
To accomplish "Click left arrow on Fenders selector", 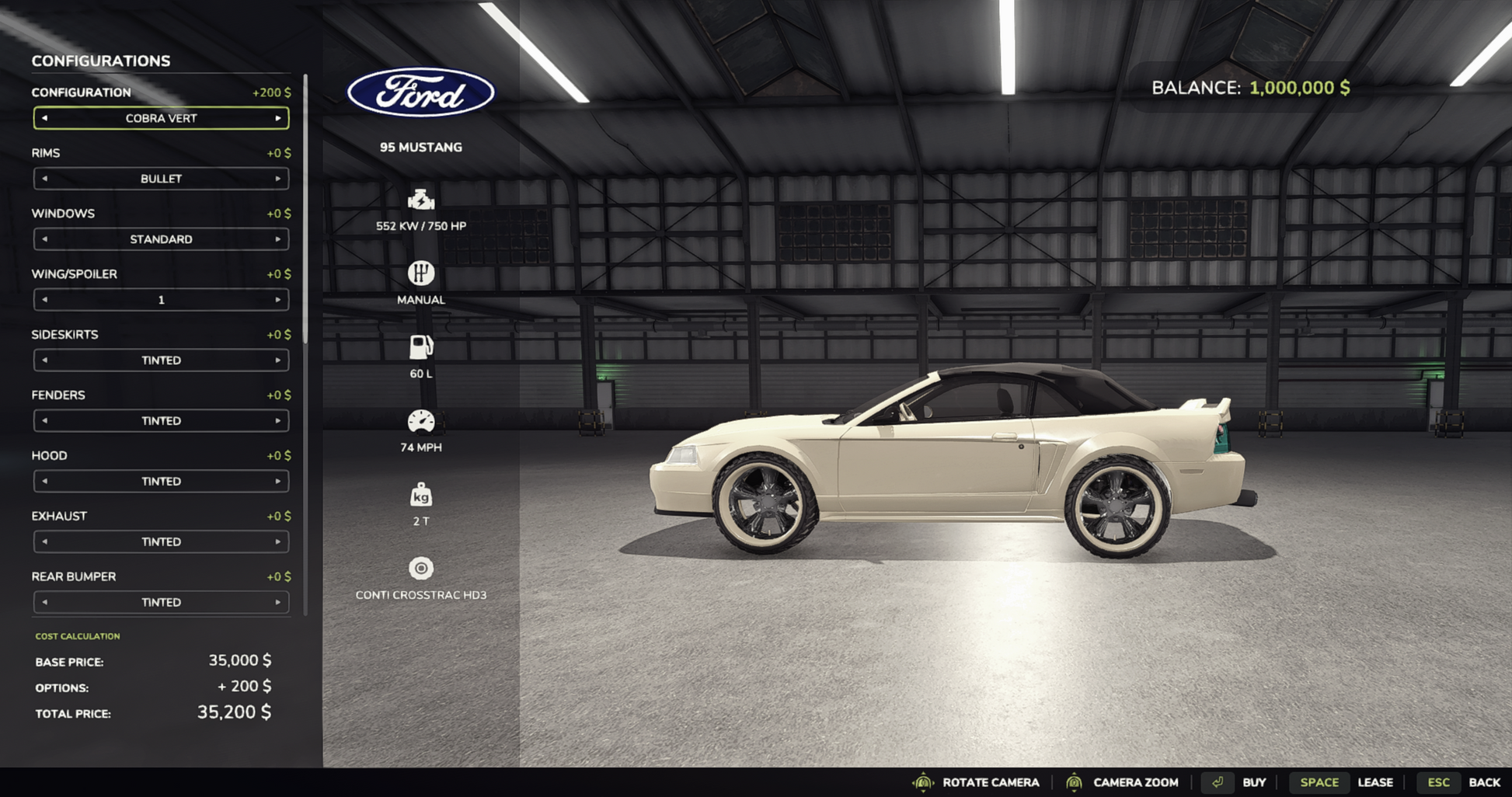I will (44, 421).
